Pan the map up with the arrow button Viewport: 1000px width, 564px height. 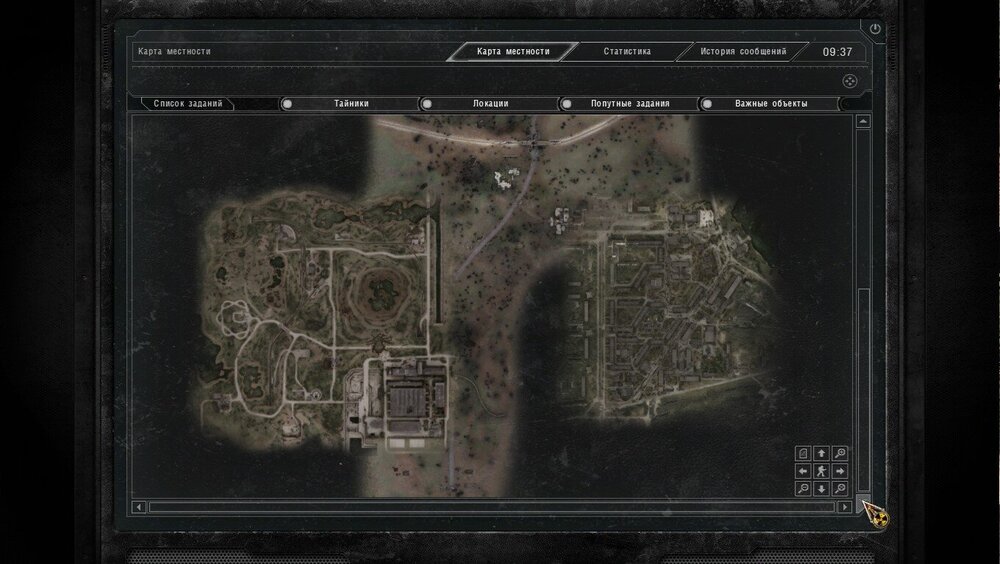tap(821, 453)
